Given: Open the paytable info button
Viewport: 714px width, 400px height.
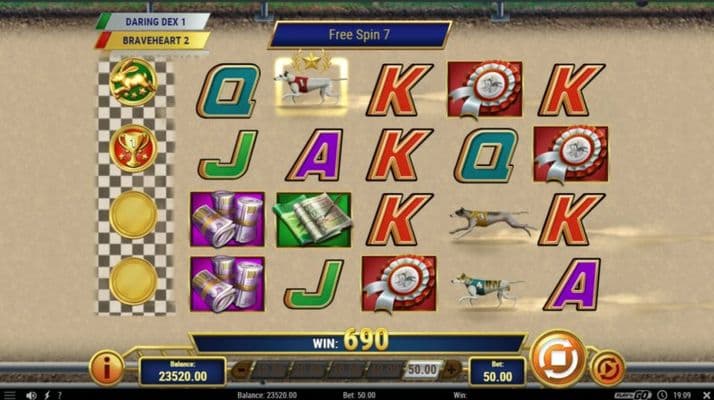Looking at the screenshot, I should (x=107, y=369).
